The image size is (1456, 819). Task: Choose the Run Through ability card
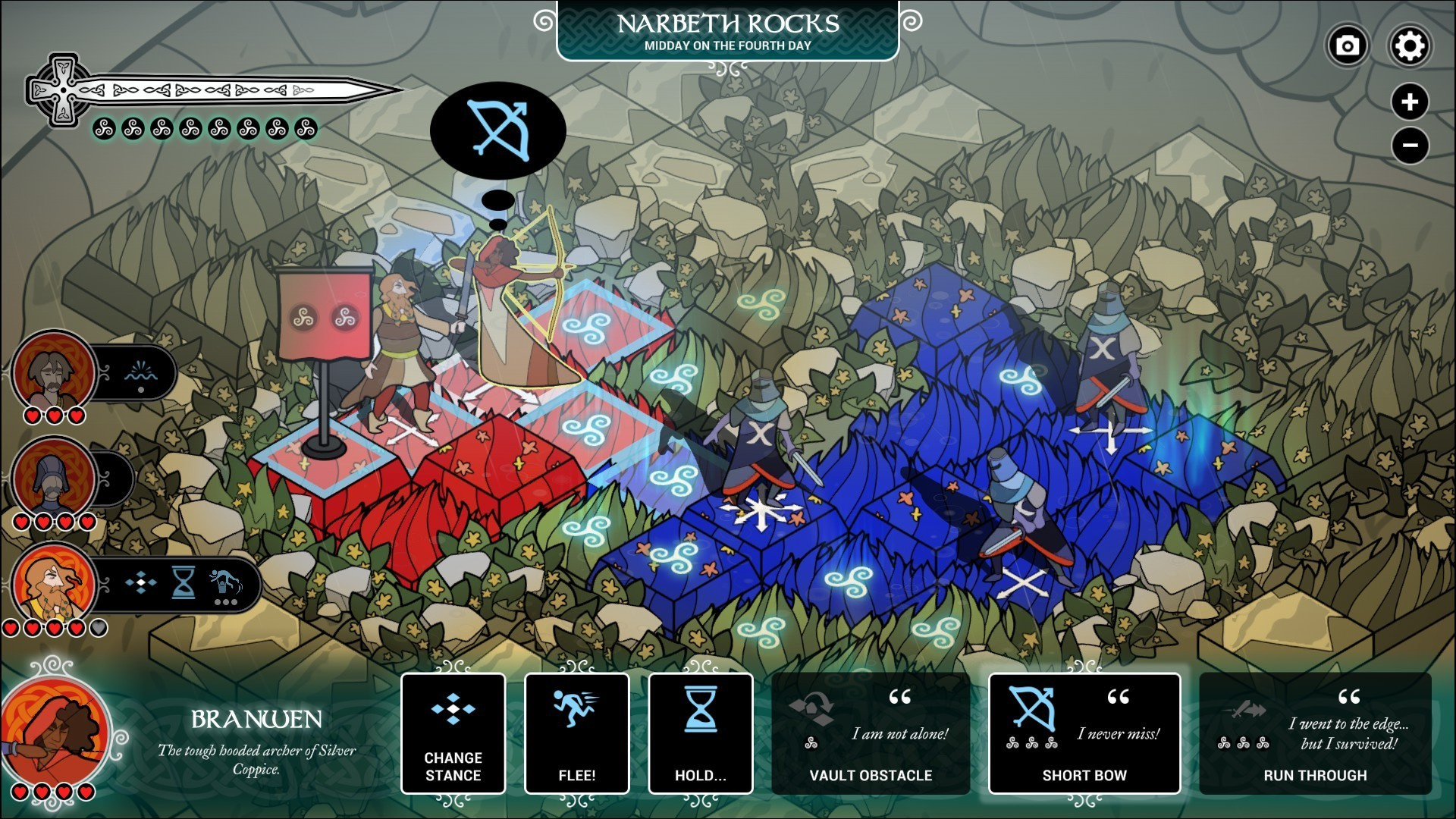click(1315, 733)
